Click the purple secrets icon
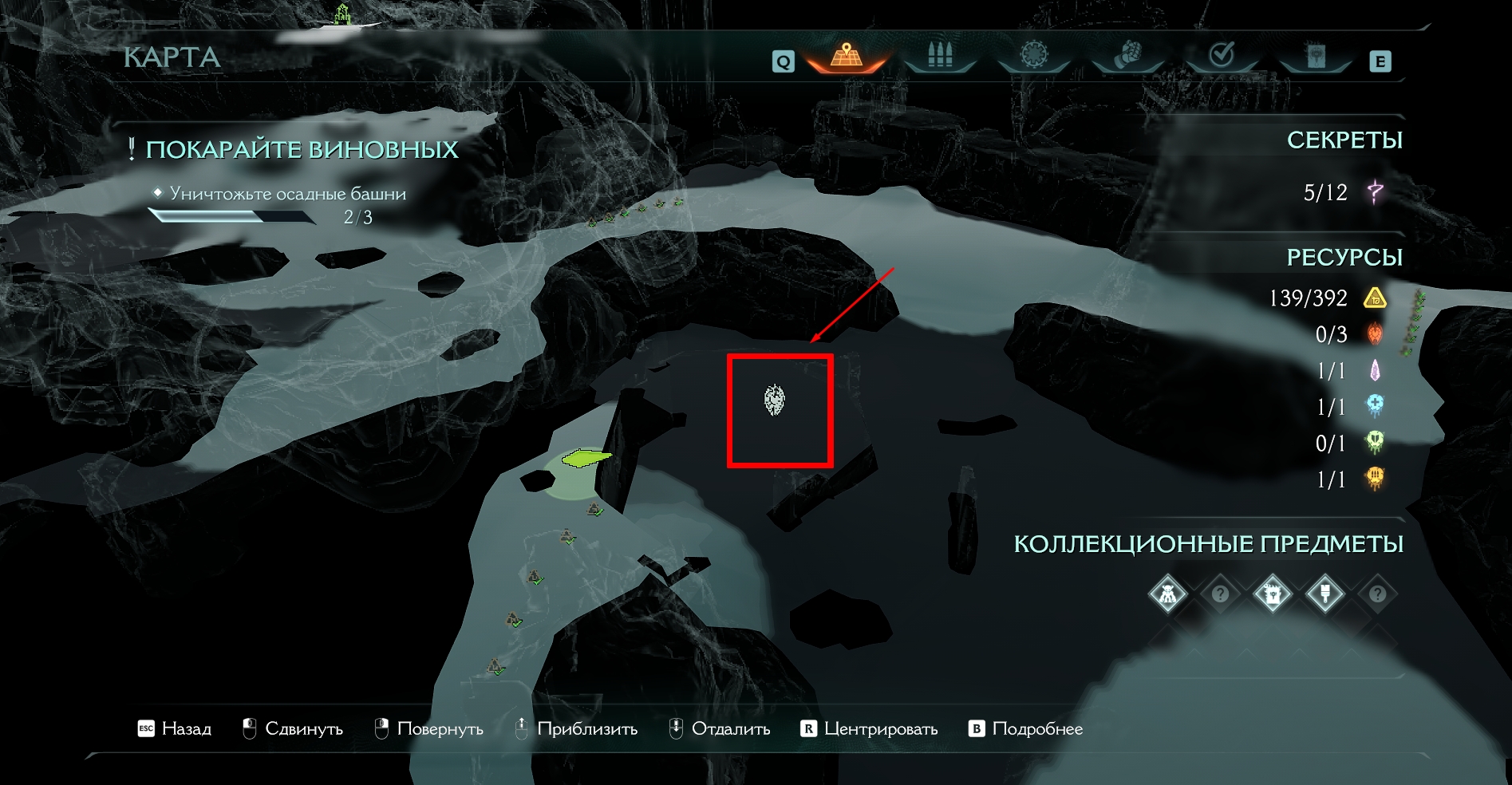The width and height of the screenshot is (1512, 785). [x=1375, y=192]
